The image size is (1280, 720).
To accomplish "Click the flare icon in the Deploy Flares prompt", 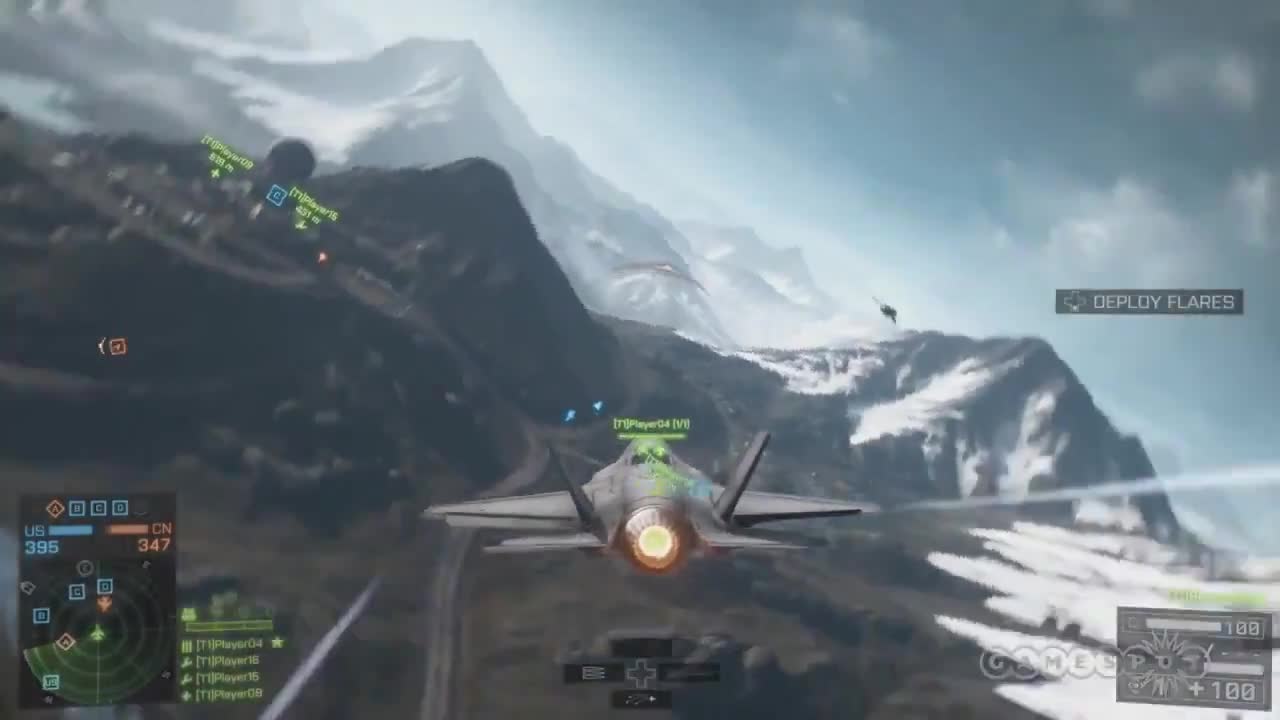I will pyautogui.click(x=1077, y=302).
